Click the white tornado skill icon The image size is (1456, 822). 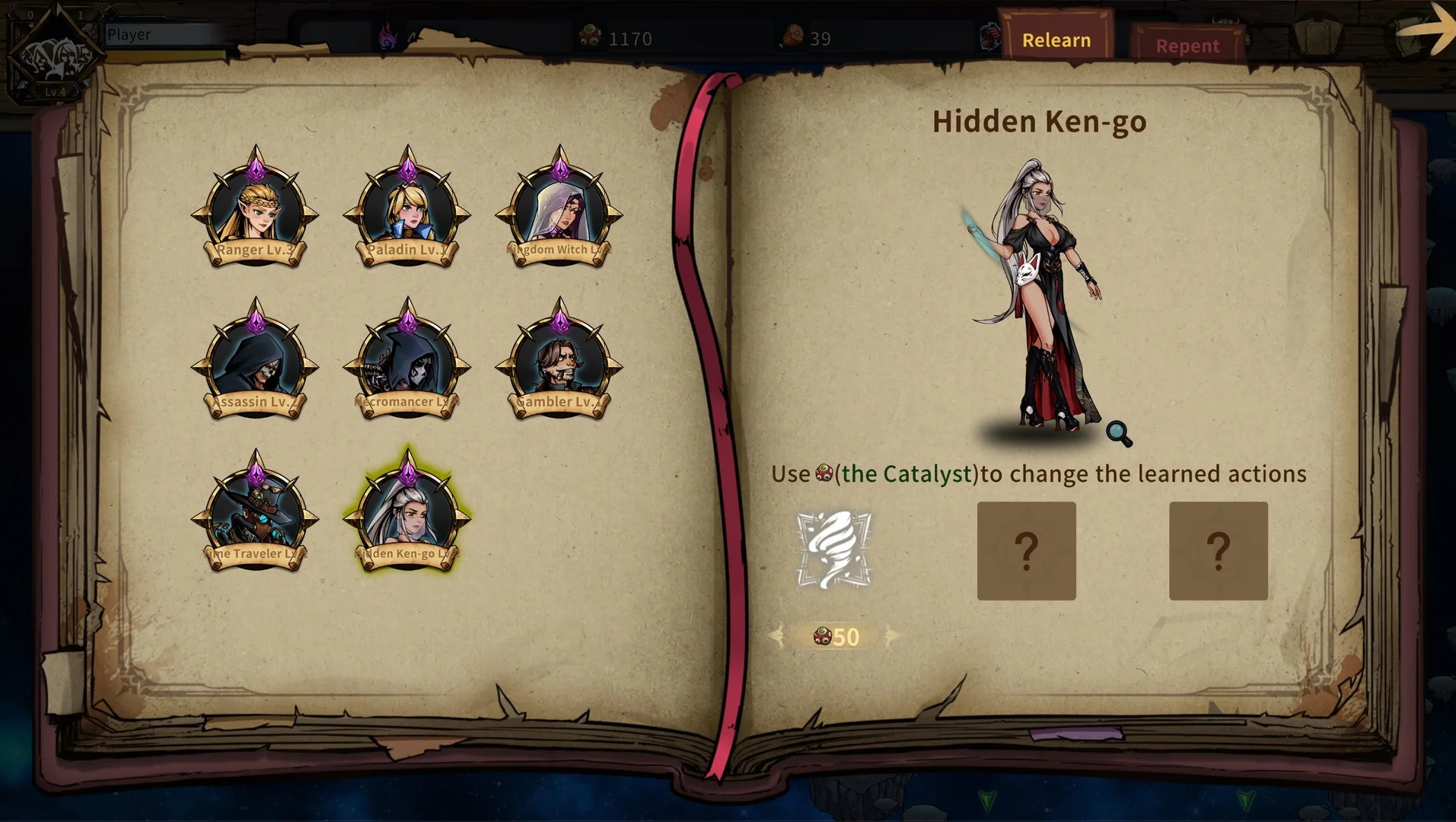coord(834,550)
